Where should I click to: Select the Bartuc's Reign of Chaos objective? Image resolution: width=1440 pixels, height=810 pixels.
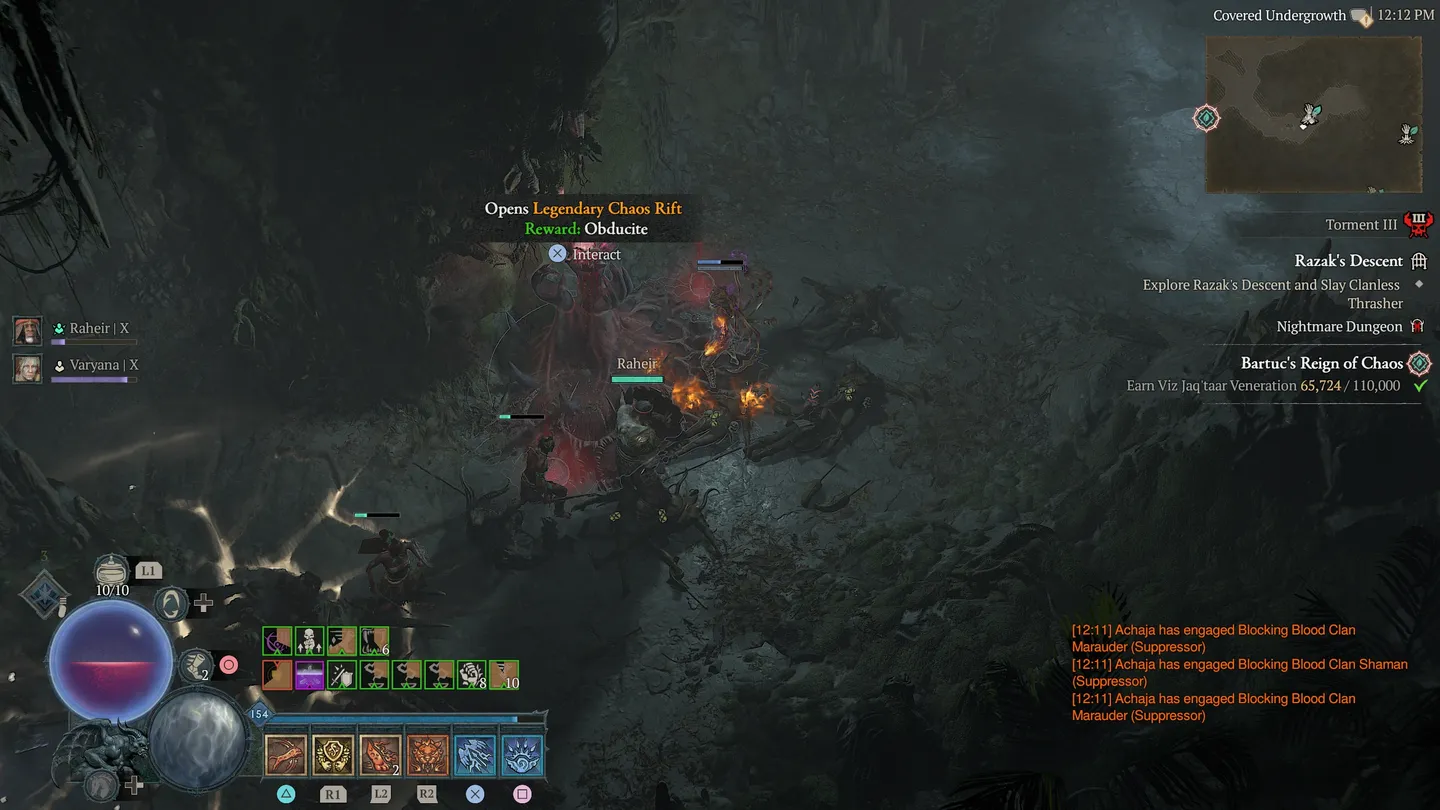pos(1321,363)
